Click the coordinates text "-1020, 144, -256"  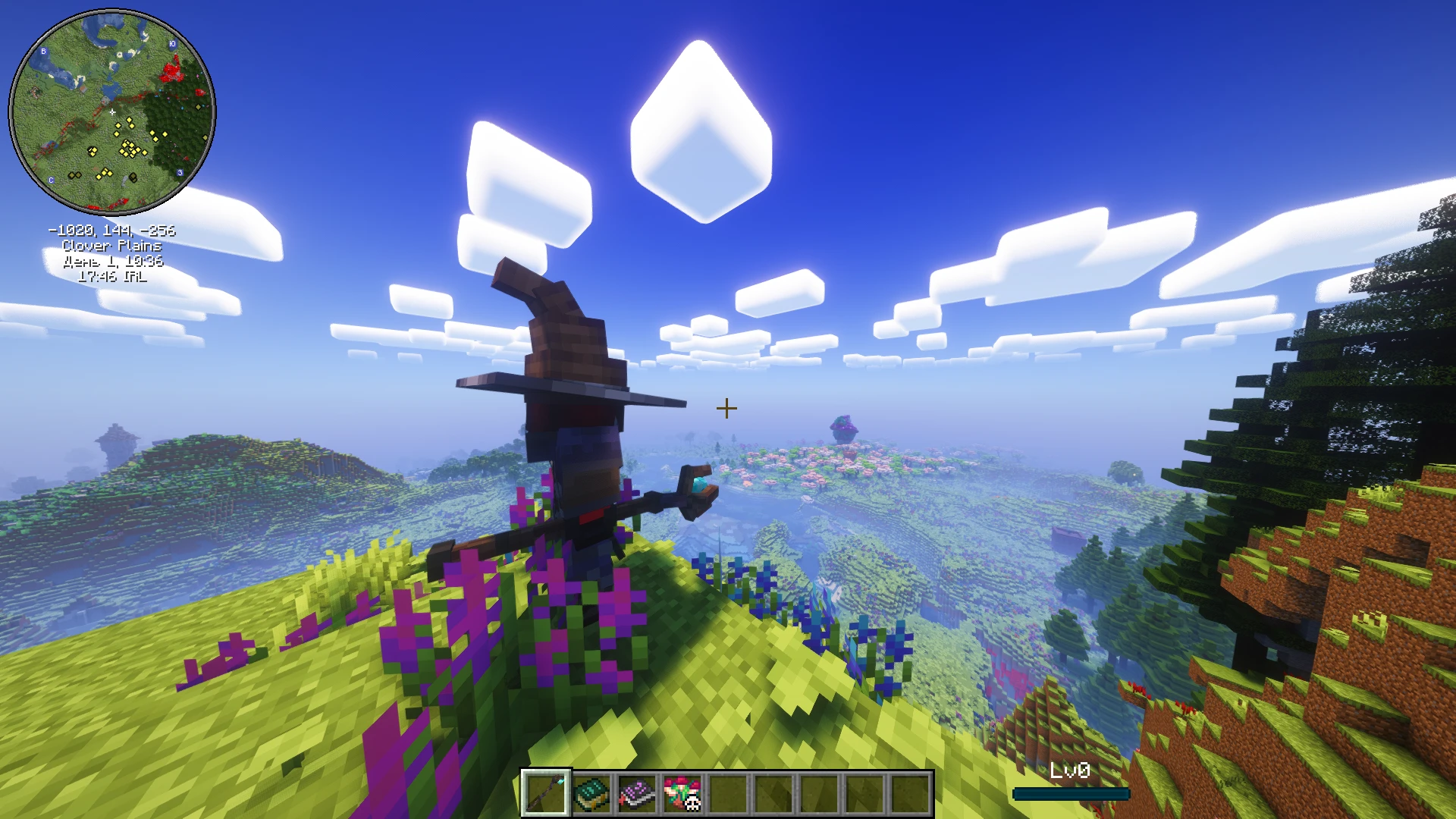tap(111, 231)
